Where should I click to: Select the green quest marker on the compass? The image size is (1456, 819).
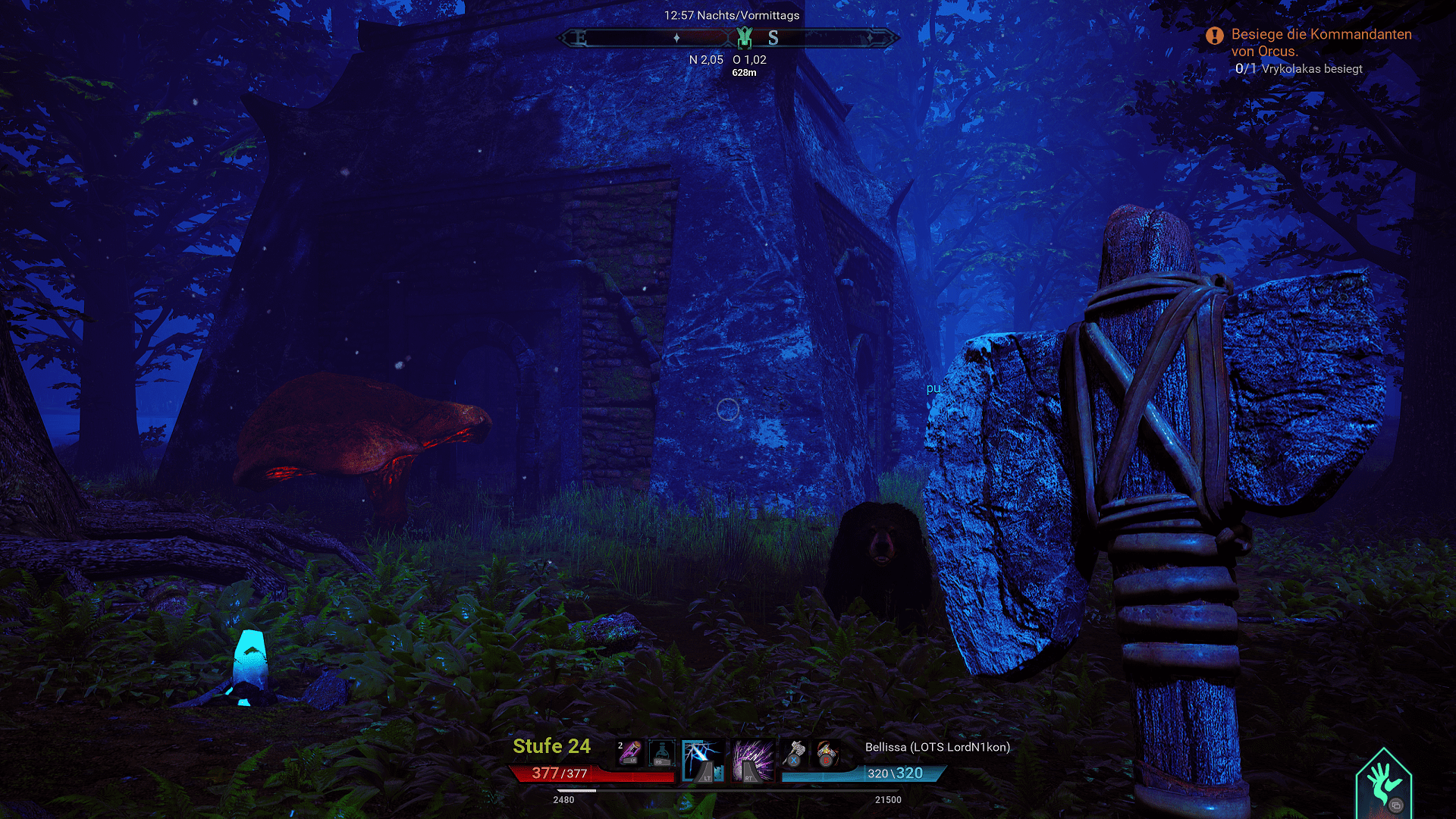(745, 36)
